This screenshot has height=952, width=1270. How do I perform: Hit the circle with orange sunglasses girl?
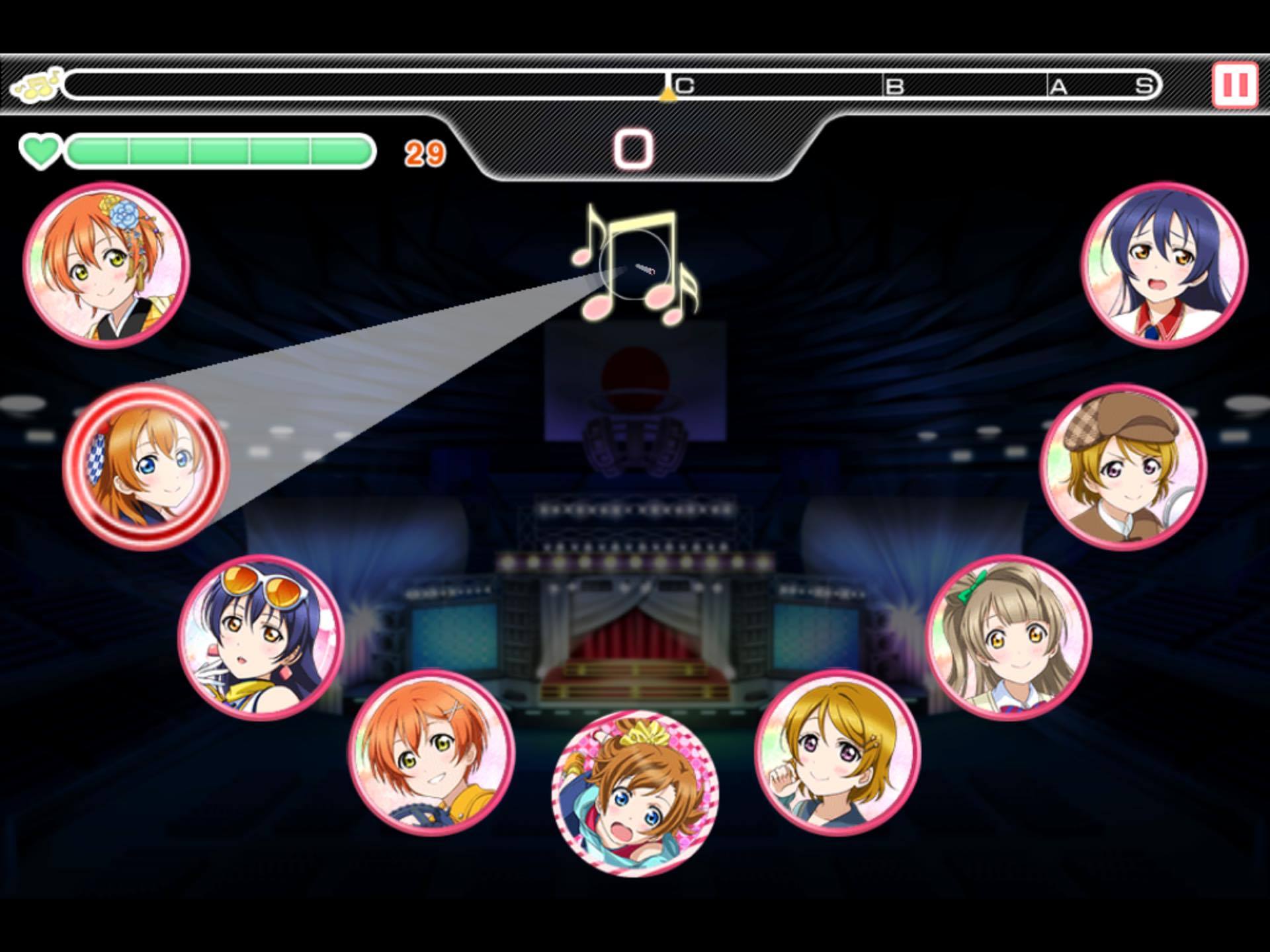pyautogui.click(x=261, y=637)
